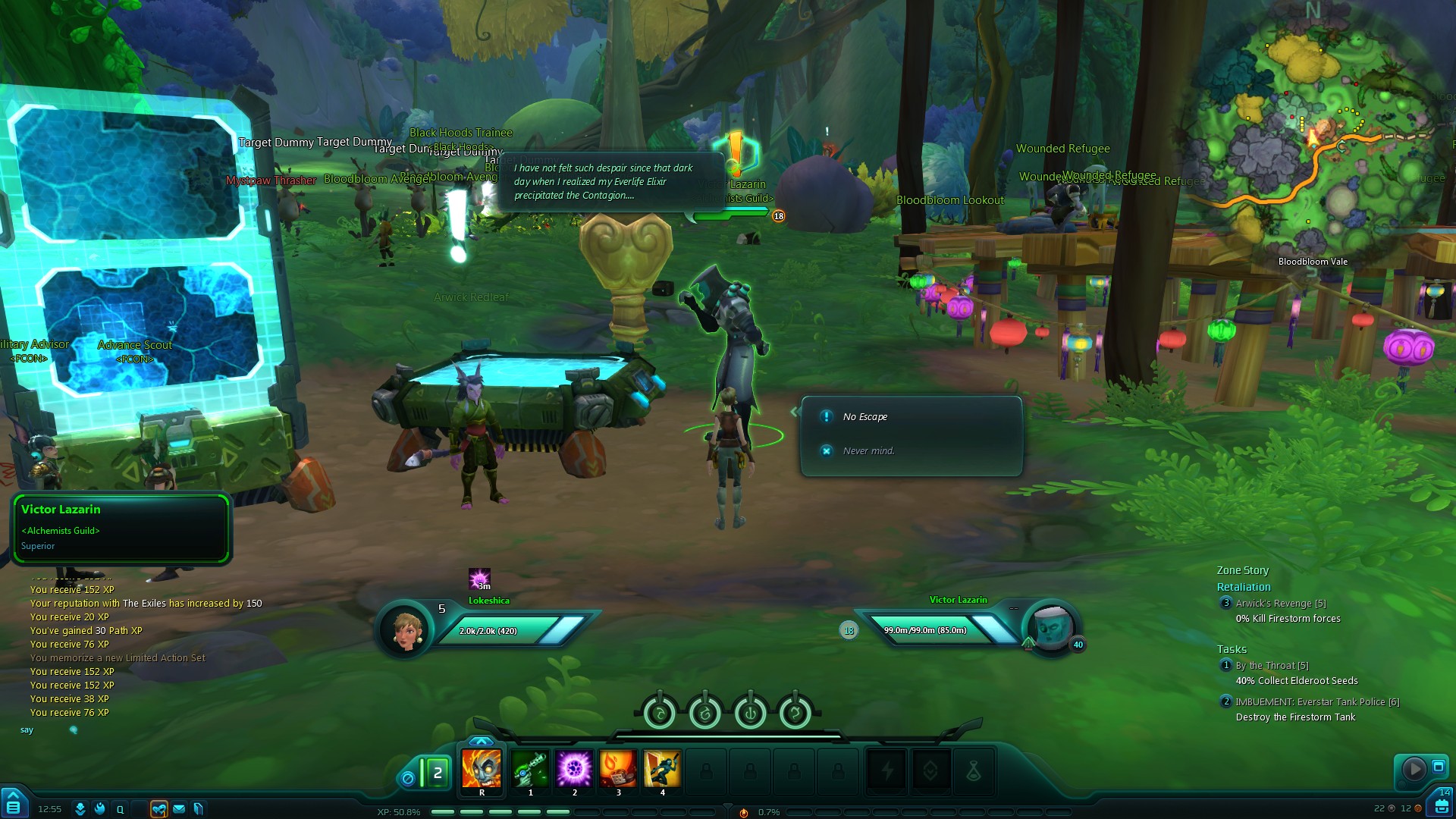Trigger the fire explosive ability in slot 3
1456x819 pixels.
[618, 769]
